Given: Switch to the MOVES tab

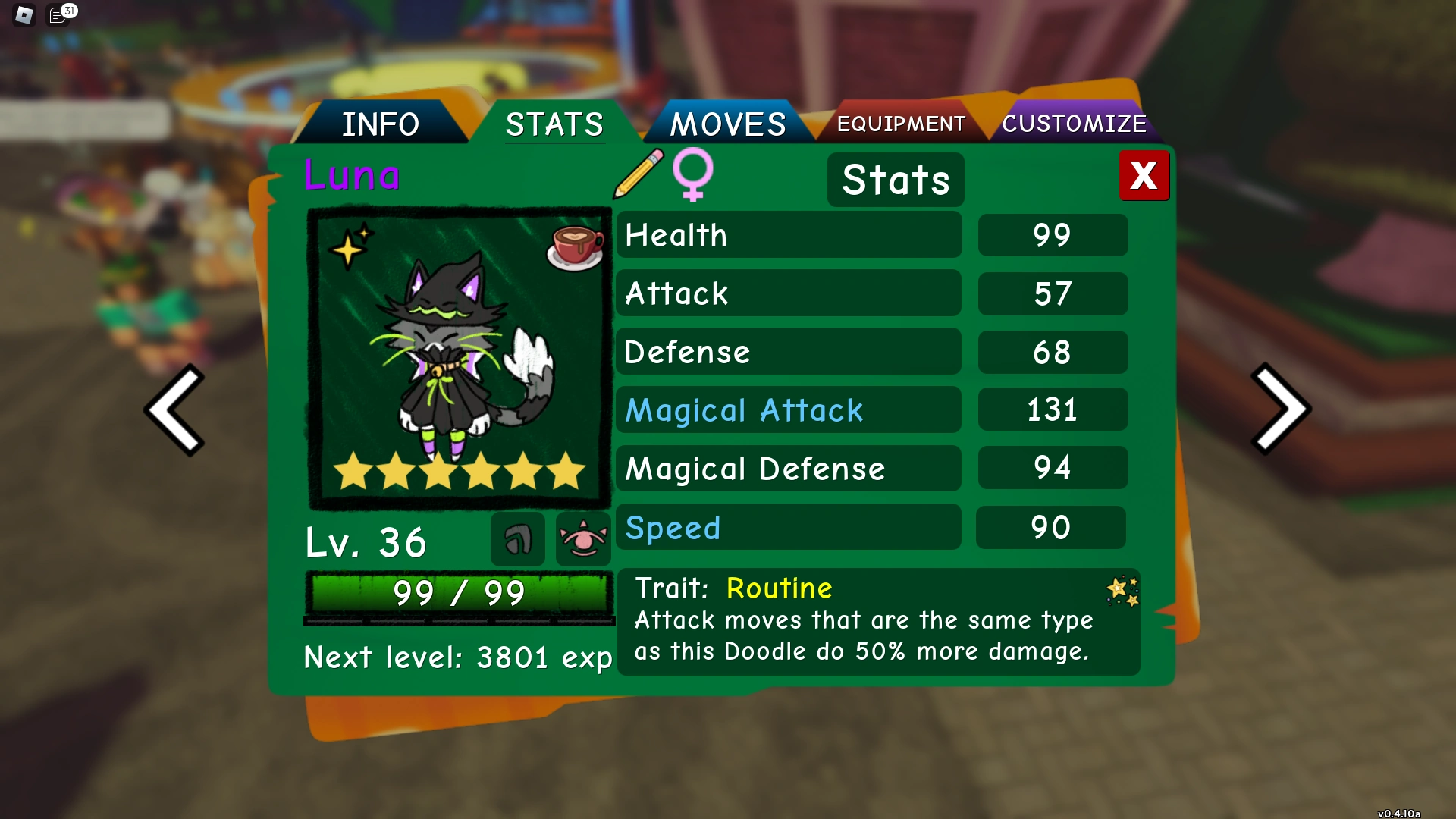Looking at the screenshot, I should click(726, 122).
